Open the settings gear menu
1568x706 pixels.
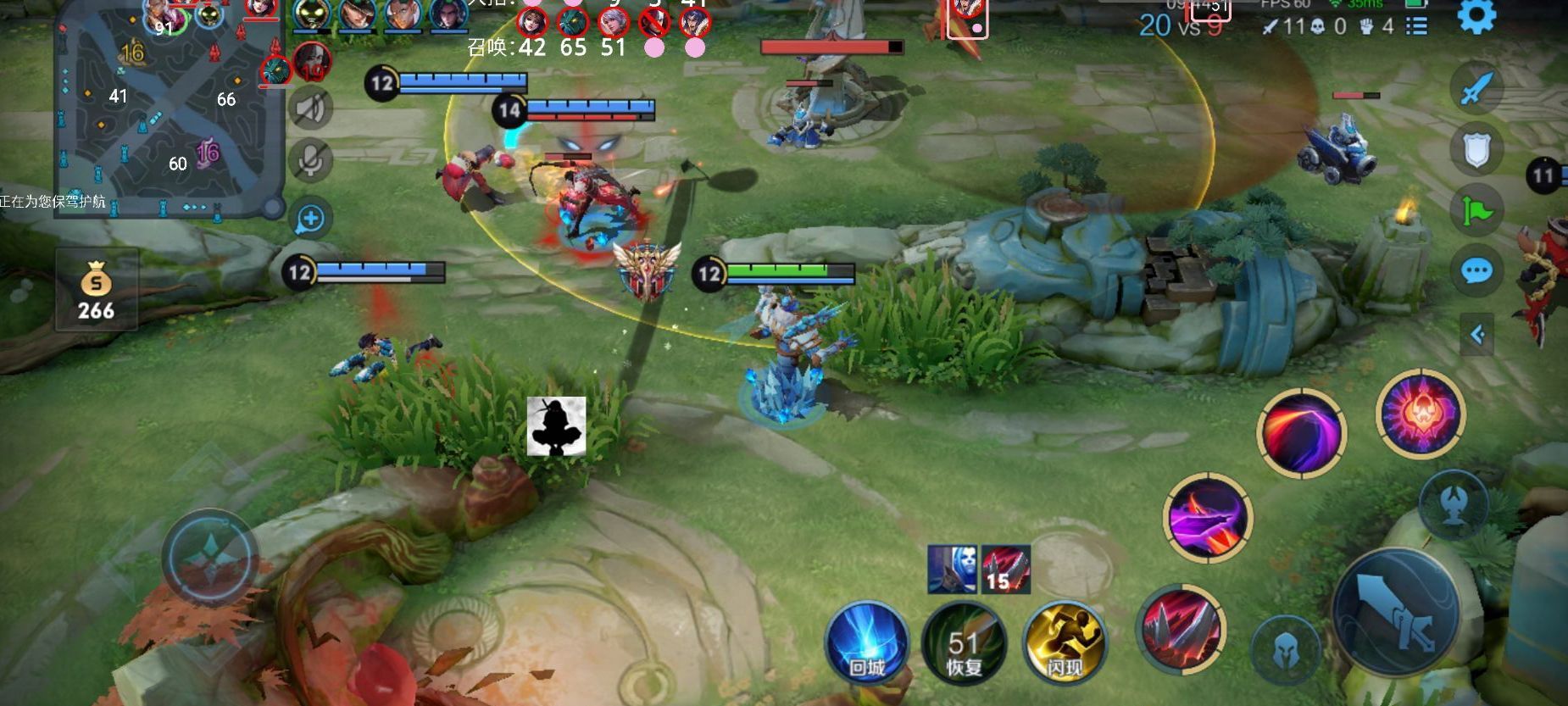click(x=1476, y=16)
